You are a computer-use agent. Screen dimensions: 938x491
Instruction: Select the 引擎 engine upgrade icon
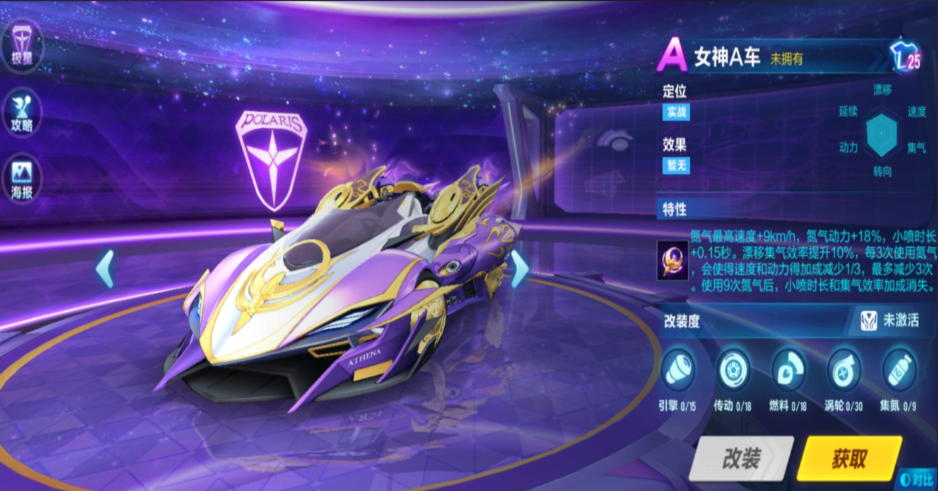[x=679, y=369]
